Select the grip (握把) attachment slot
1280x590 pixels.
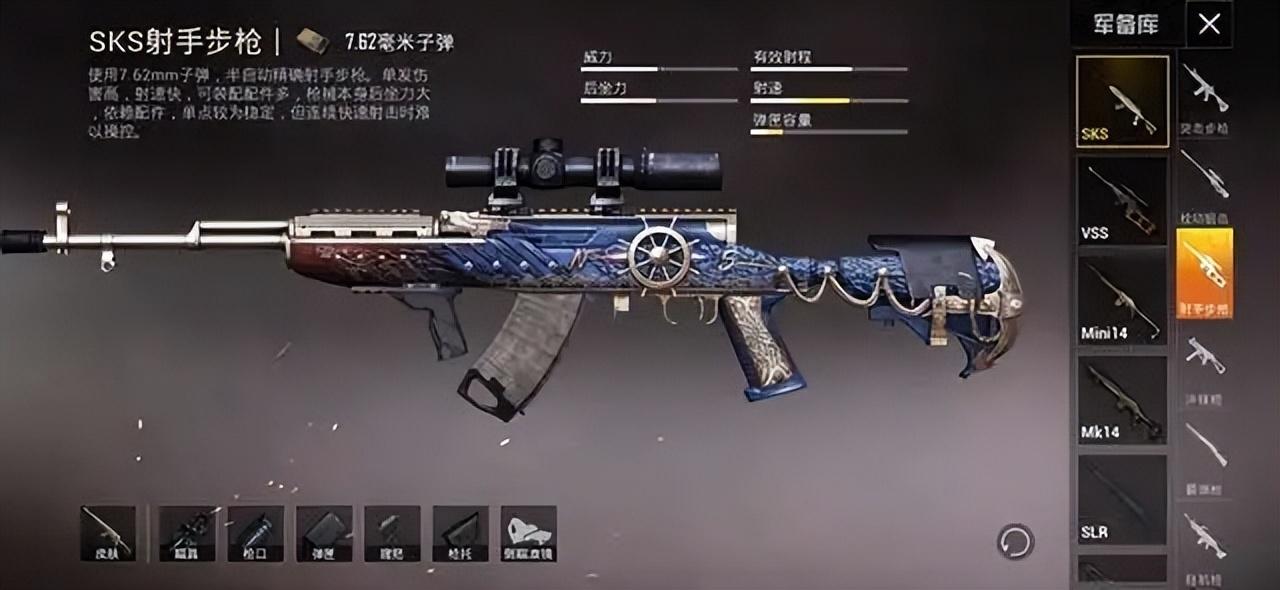click(x=392, y=533)
